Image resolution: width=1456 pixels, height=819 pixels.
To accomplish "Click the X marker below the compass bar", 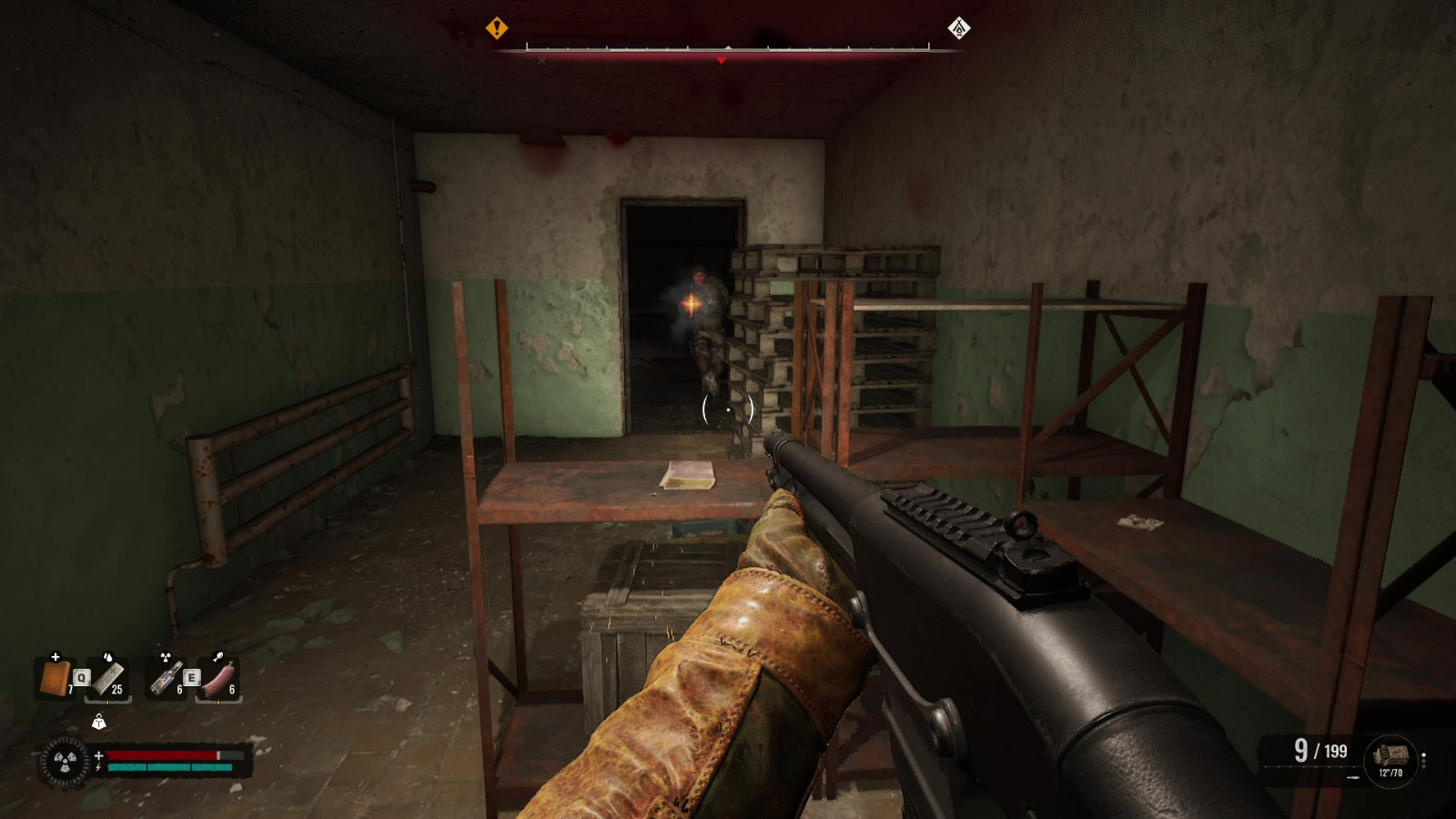I will click(541, 60).
